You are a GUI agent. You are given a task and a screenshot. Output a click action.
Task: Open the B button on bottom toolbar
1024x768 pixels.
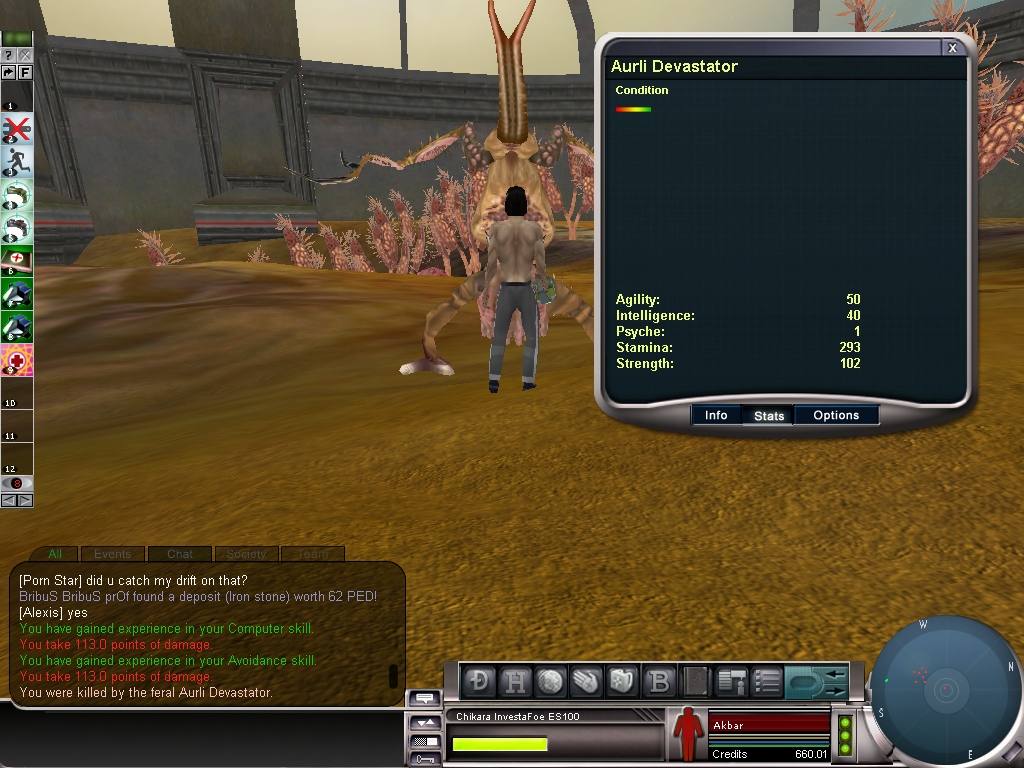[659, 681]
